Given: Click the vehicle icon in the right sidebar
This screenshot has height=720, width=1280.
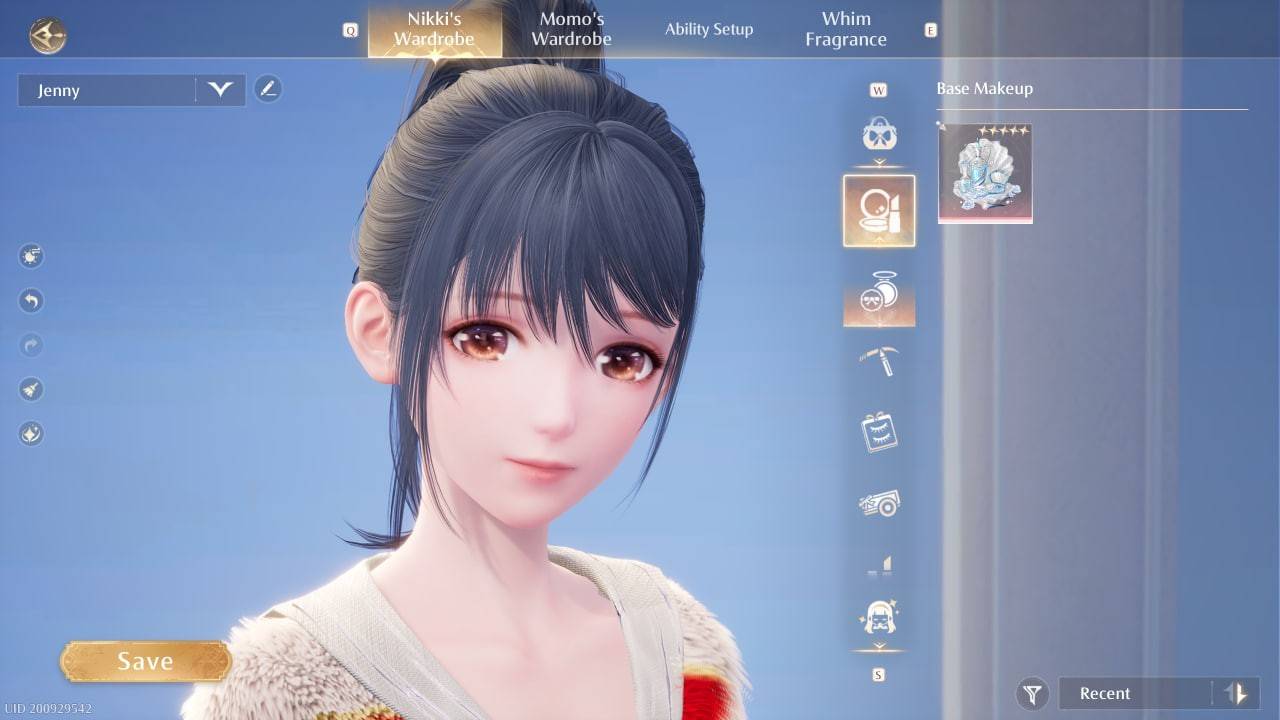Looking at the screenshot, I should [879, 505].
